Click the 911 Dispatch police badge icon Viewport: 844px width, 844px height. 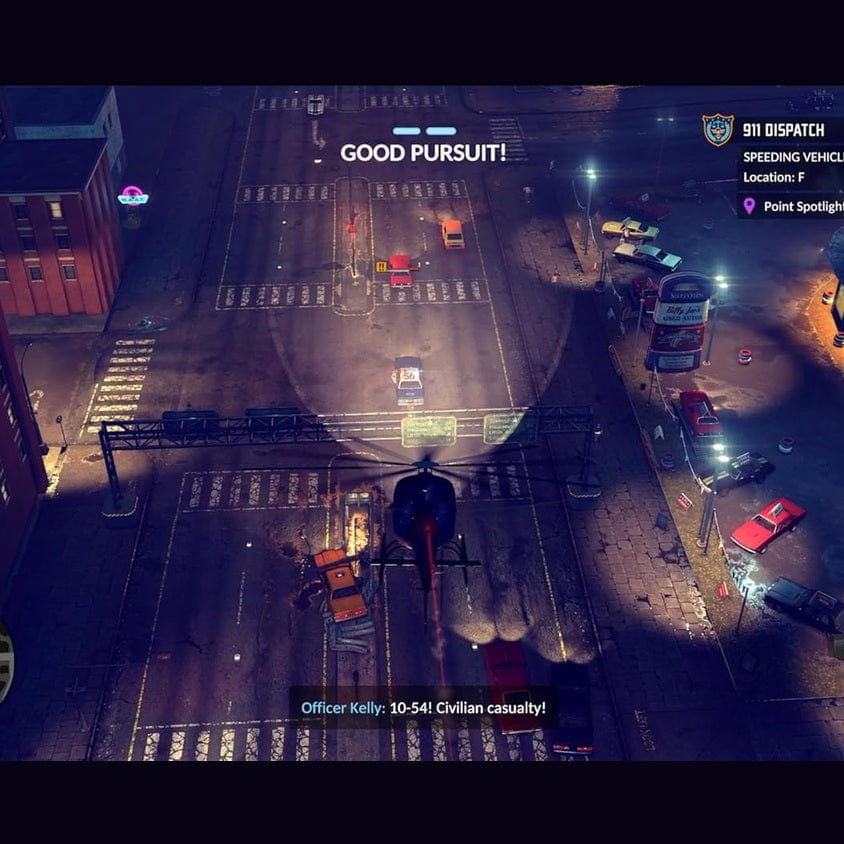(x=717, y=130)
